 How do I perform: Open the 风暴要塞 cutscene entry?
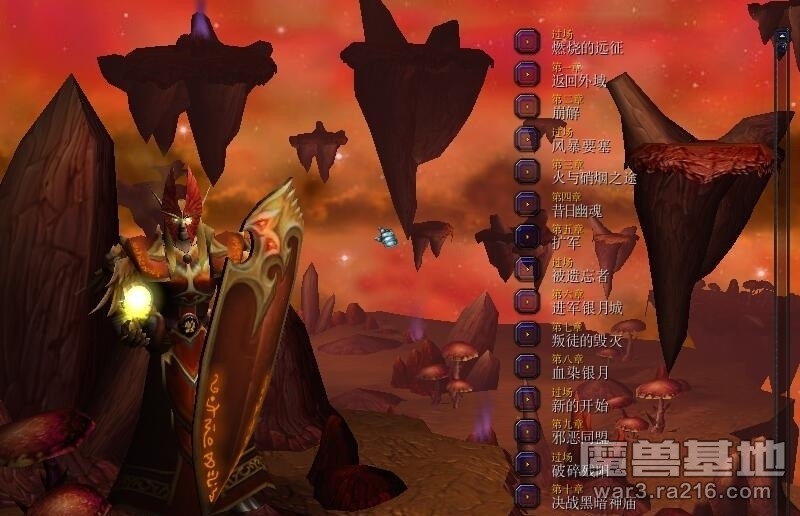[527, 138]
